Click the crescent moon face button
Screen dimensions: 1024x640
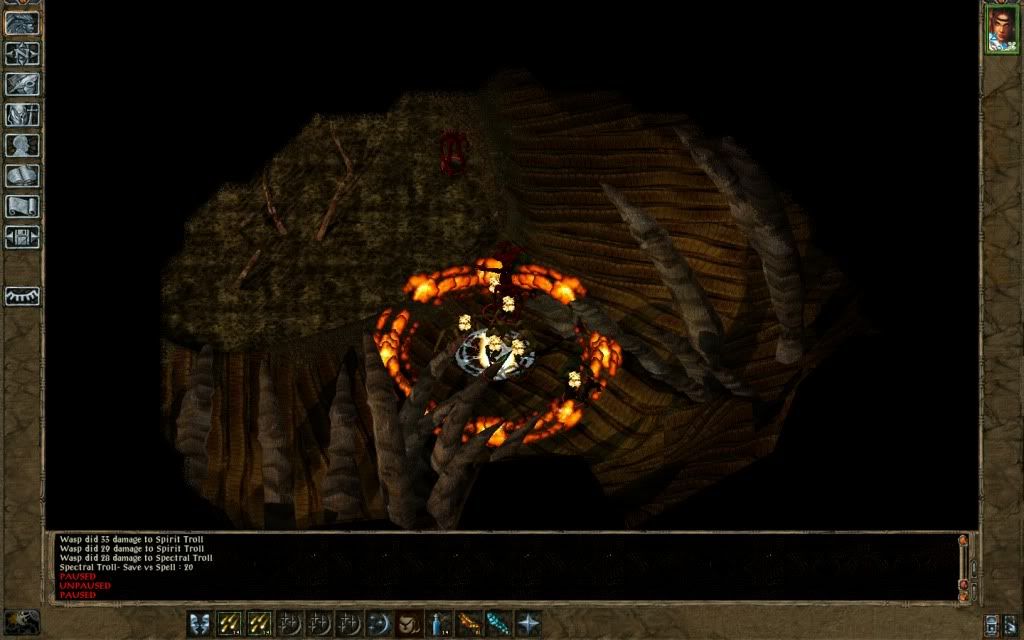point(379,623)
